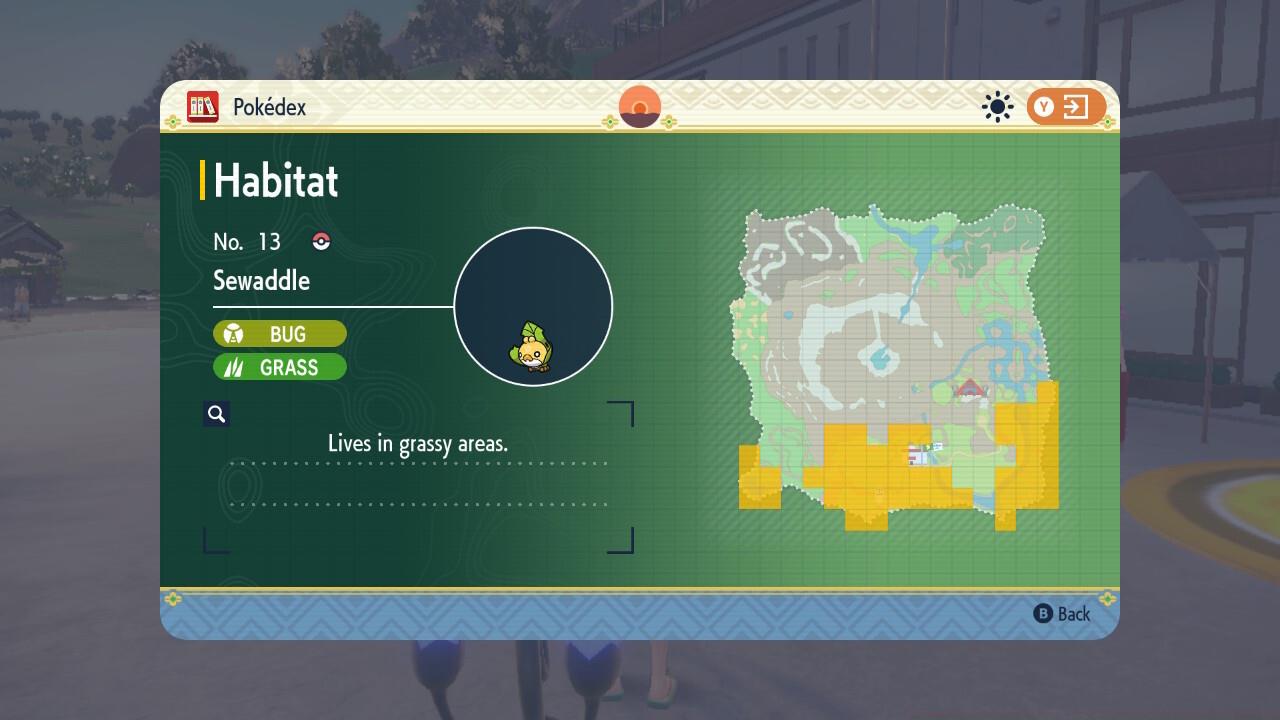Select the Sewaddle portrait circle
The image size is (1280, 720).
coord(533,307)
